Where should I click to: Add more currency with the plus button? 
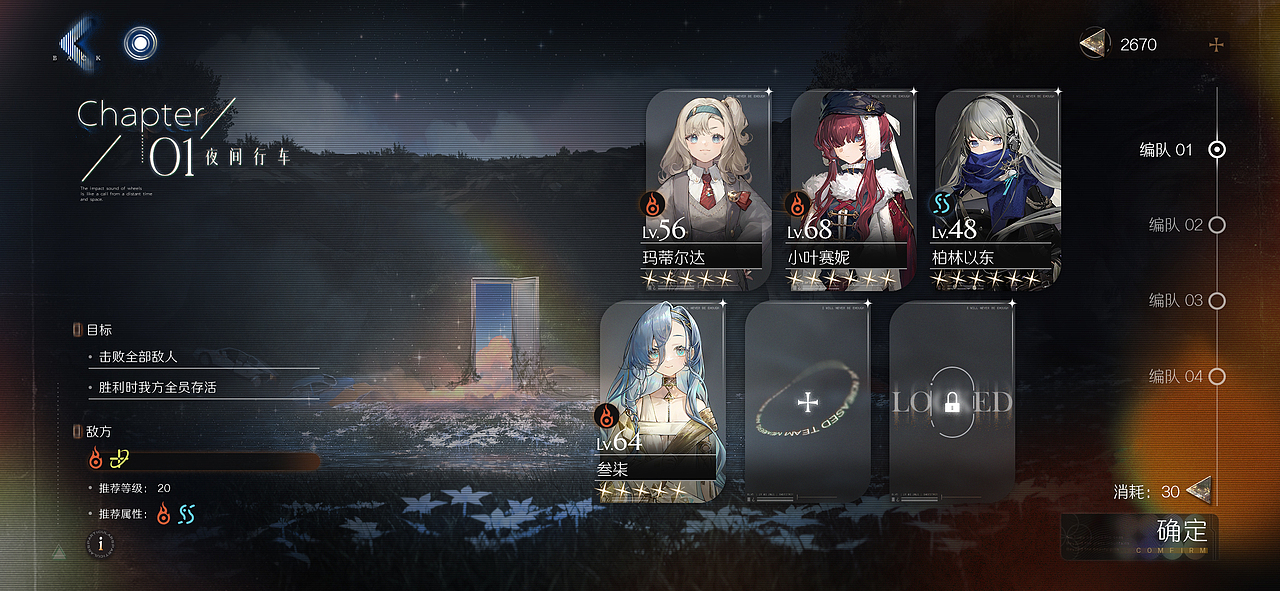1216,45
